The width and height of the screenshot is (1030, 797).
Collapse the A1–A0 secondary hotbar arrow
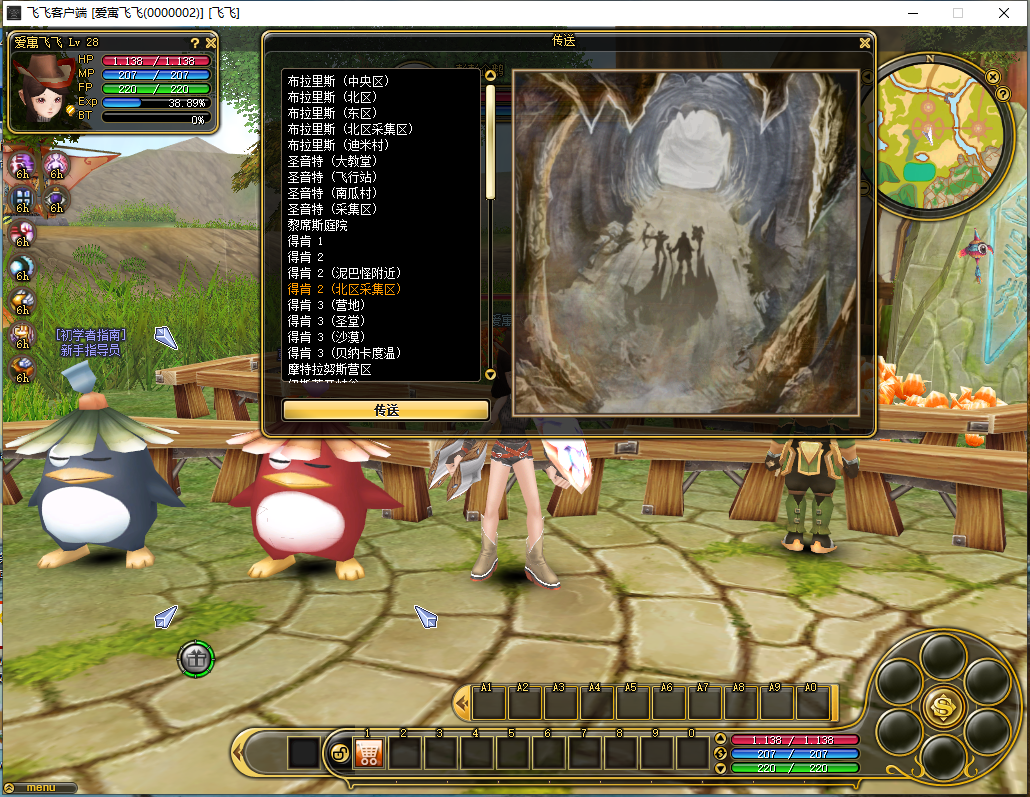(461, 703)
